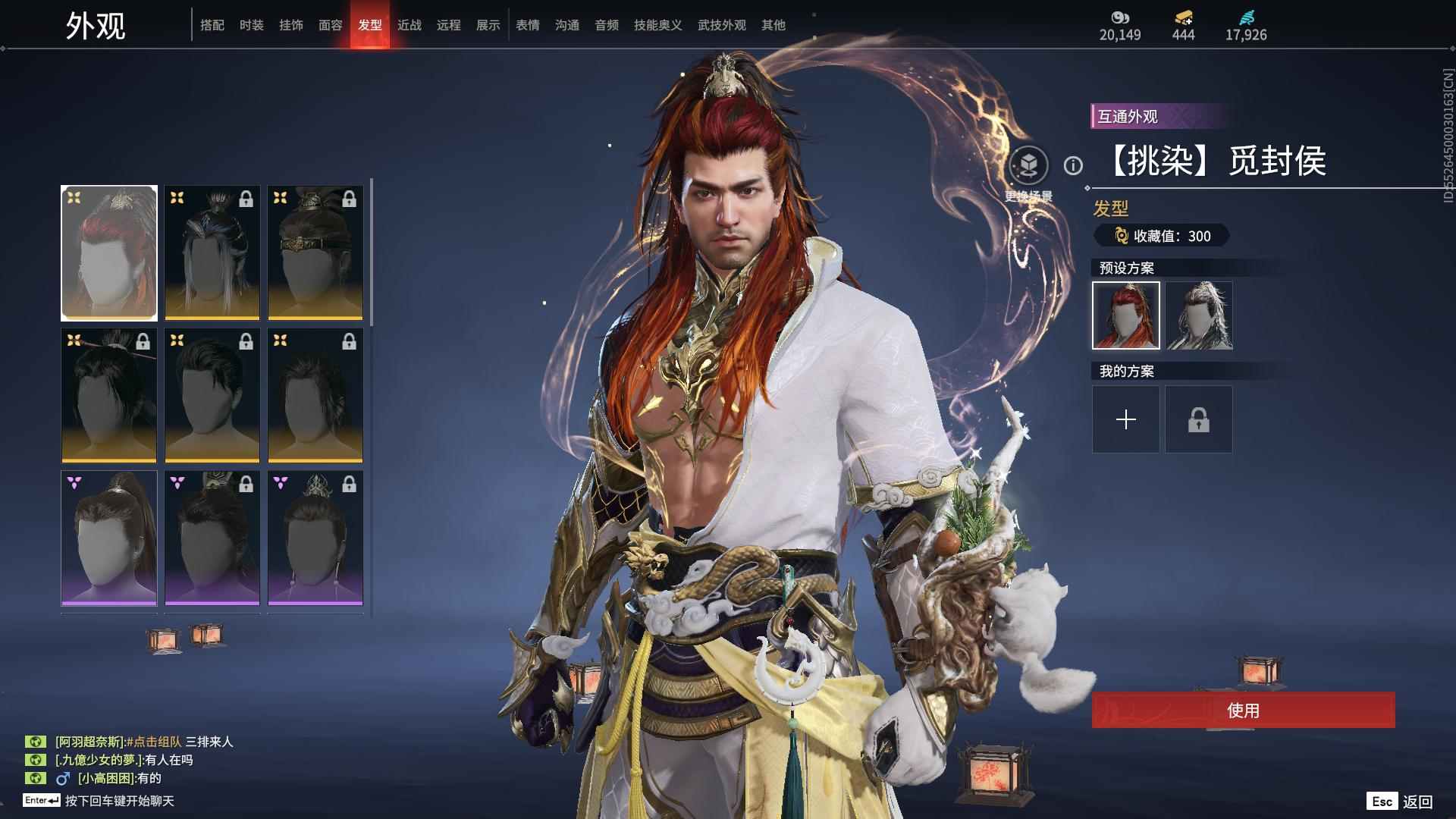Viewport: 1456px width, 819px height.
Task: Open the chat input bar
Action: click(x=120, y=801)
